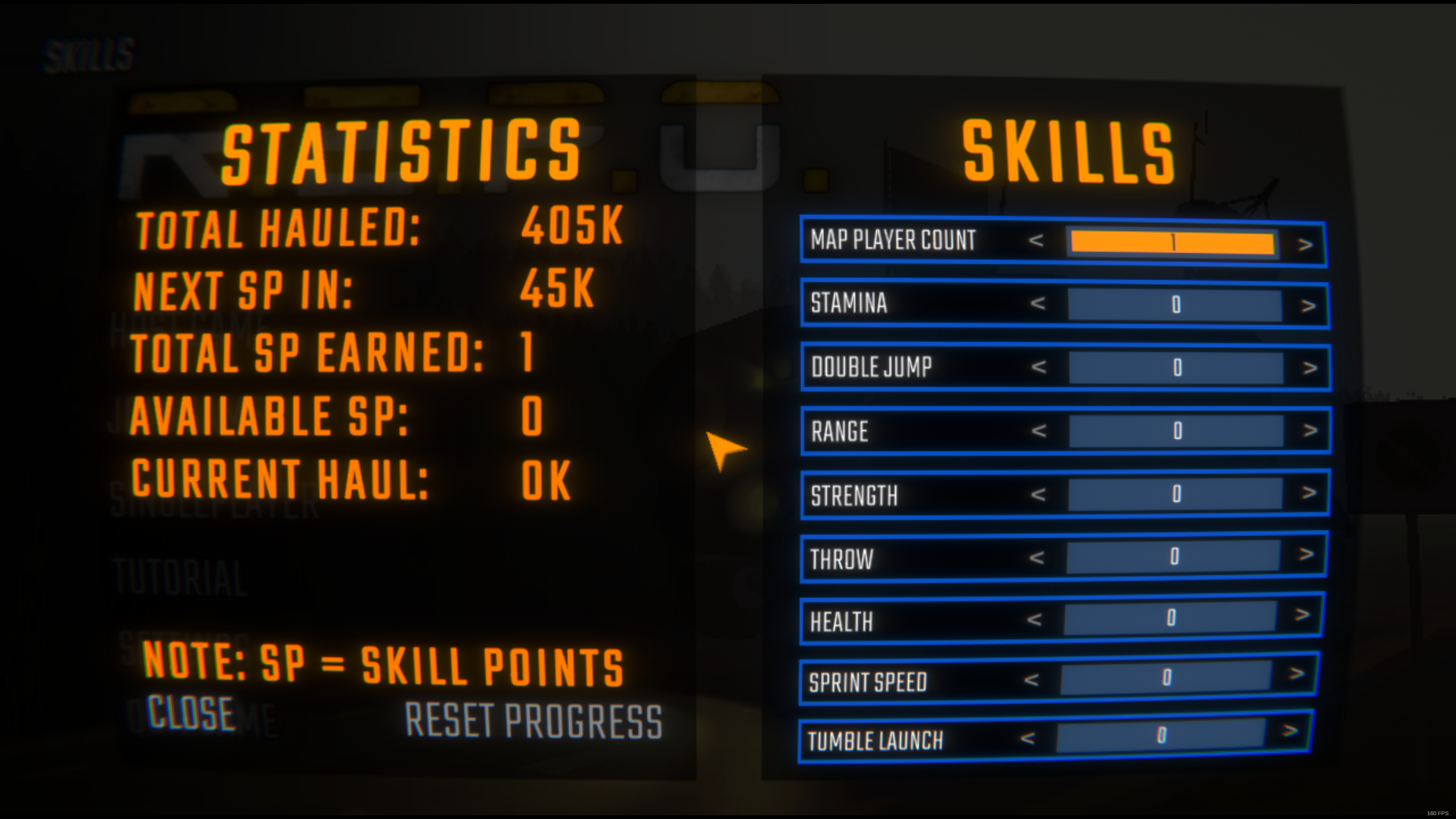This screenshot has width=1456, height=819.
Task: Upgrade the Strength skill
Action: [1309, 493]
